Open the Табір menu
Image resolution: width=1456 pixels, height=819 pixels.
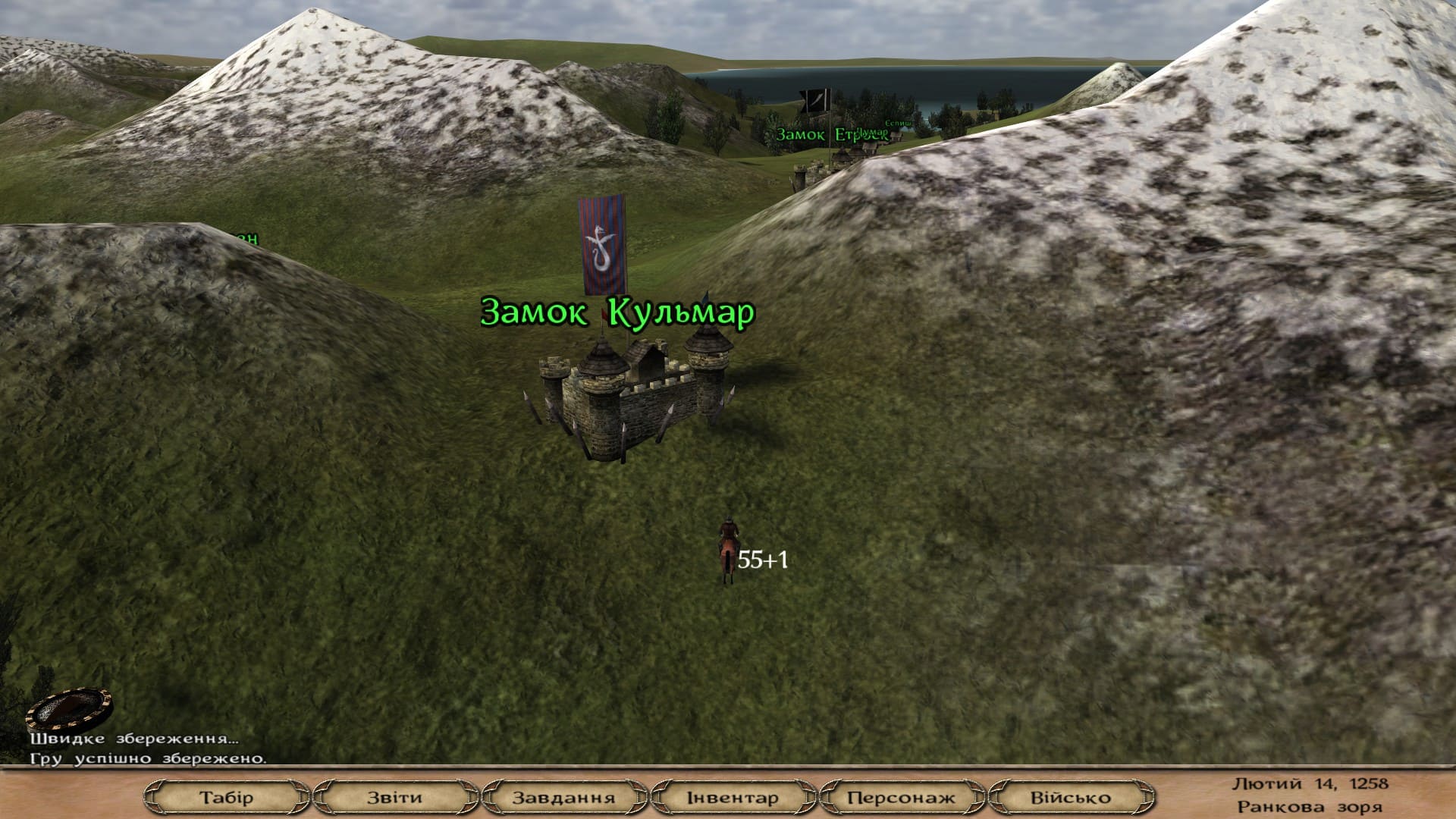(x=227, y=796)
